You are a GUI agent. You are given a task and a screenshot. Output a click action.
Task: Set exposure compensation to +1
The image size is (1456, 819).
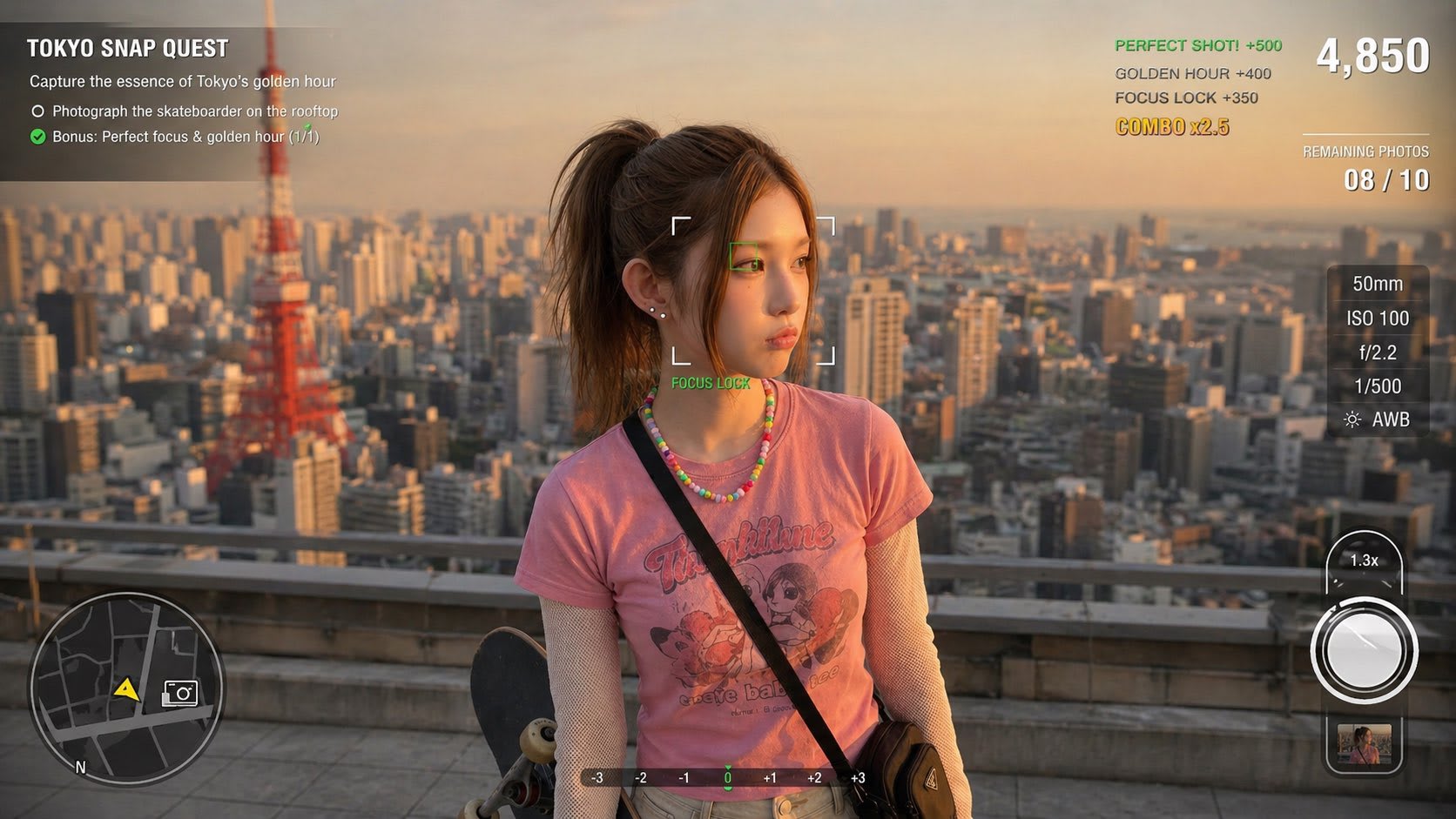coord(770,778)
